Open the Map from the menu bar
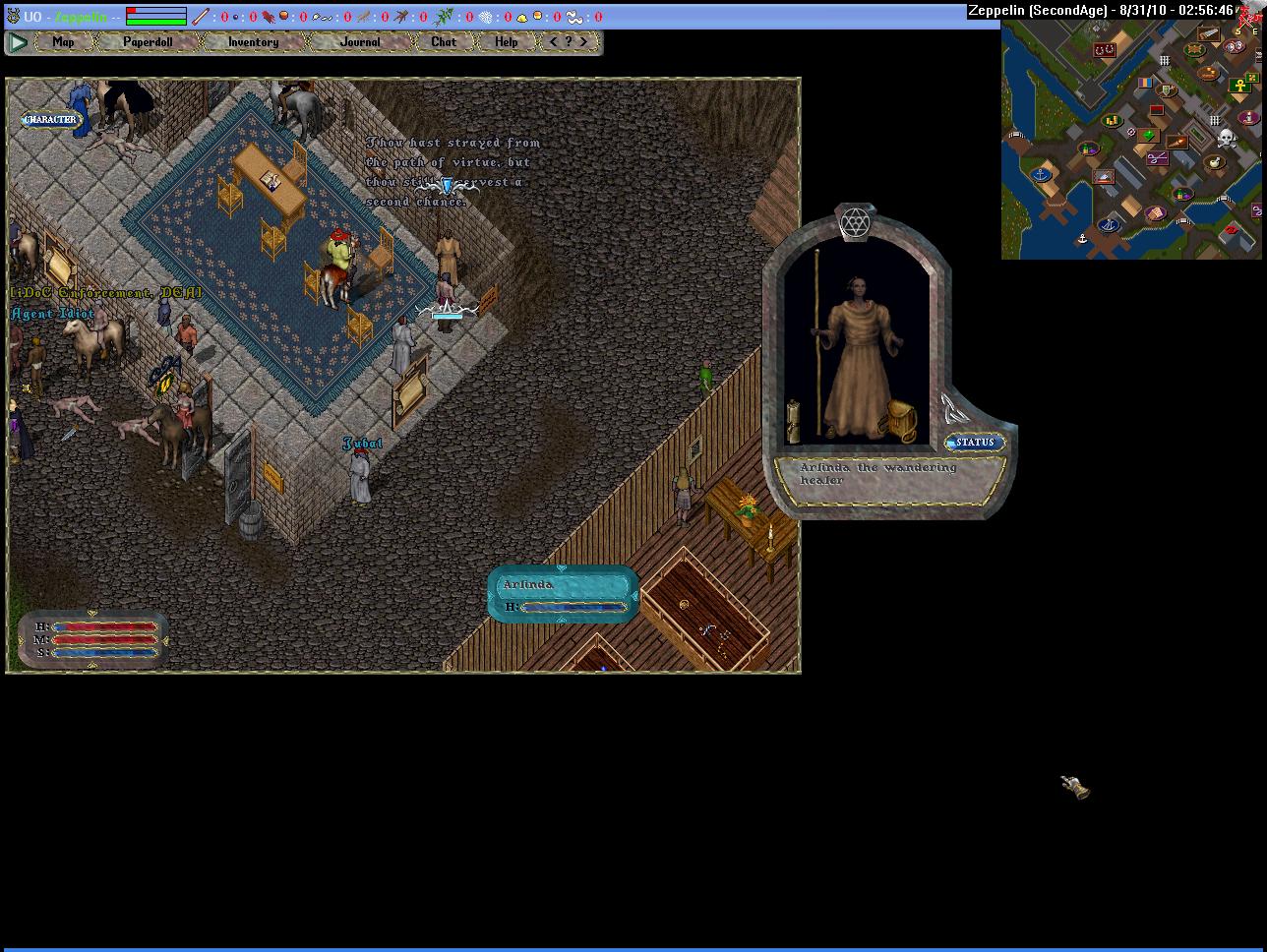The image size is (1267, 952). 63,42
